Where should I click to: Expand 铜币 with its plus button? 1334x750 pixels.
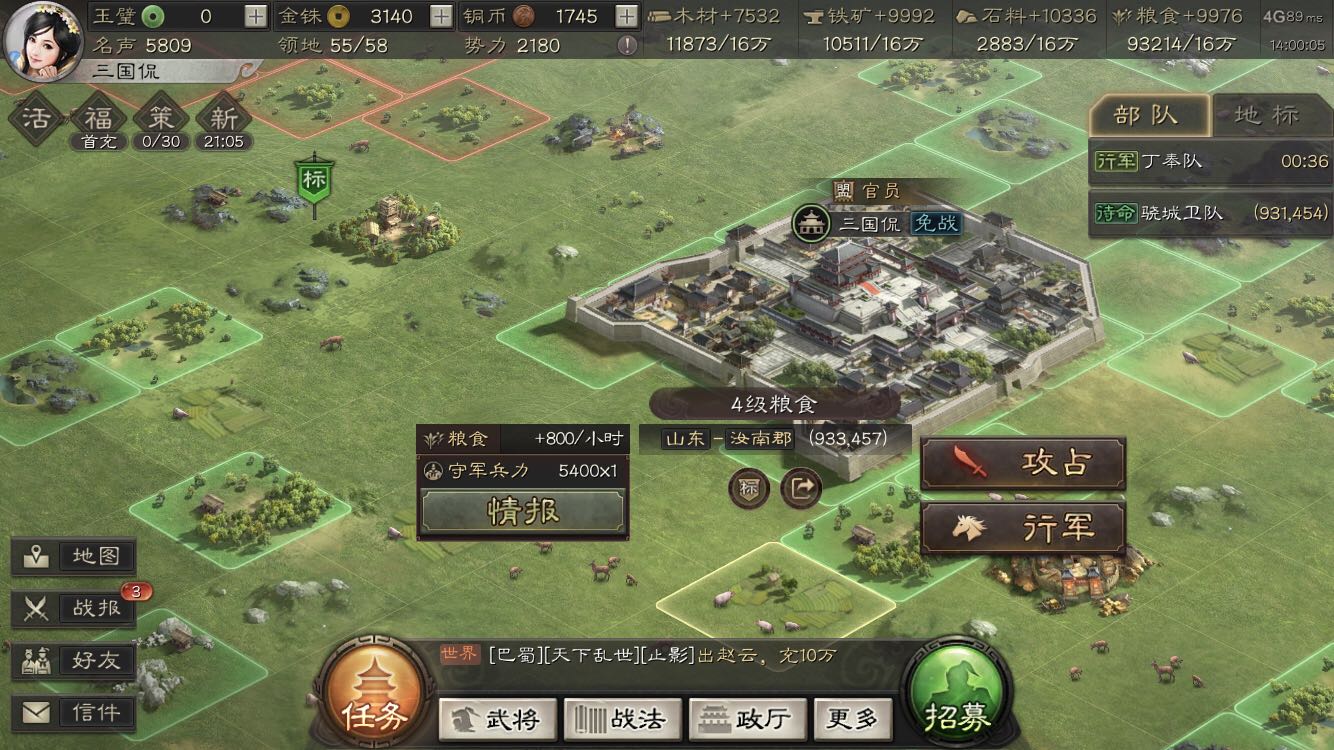pyautogui.click(x=625, y=17)
